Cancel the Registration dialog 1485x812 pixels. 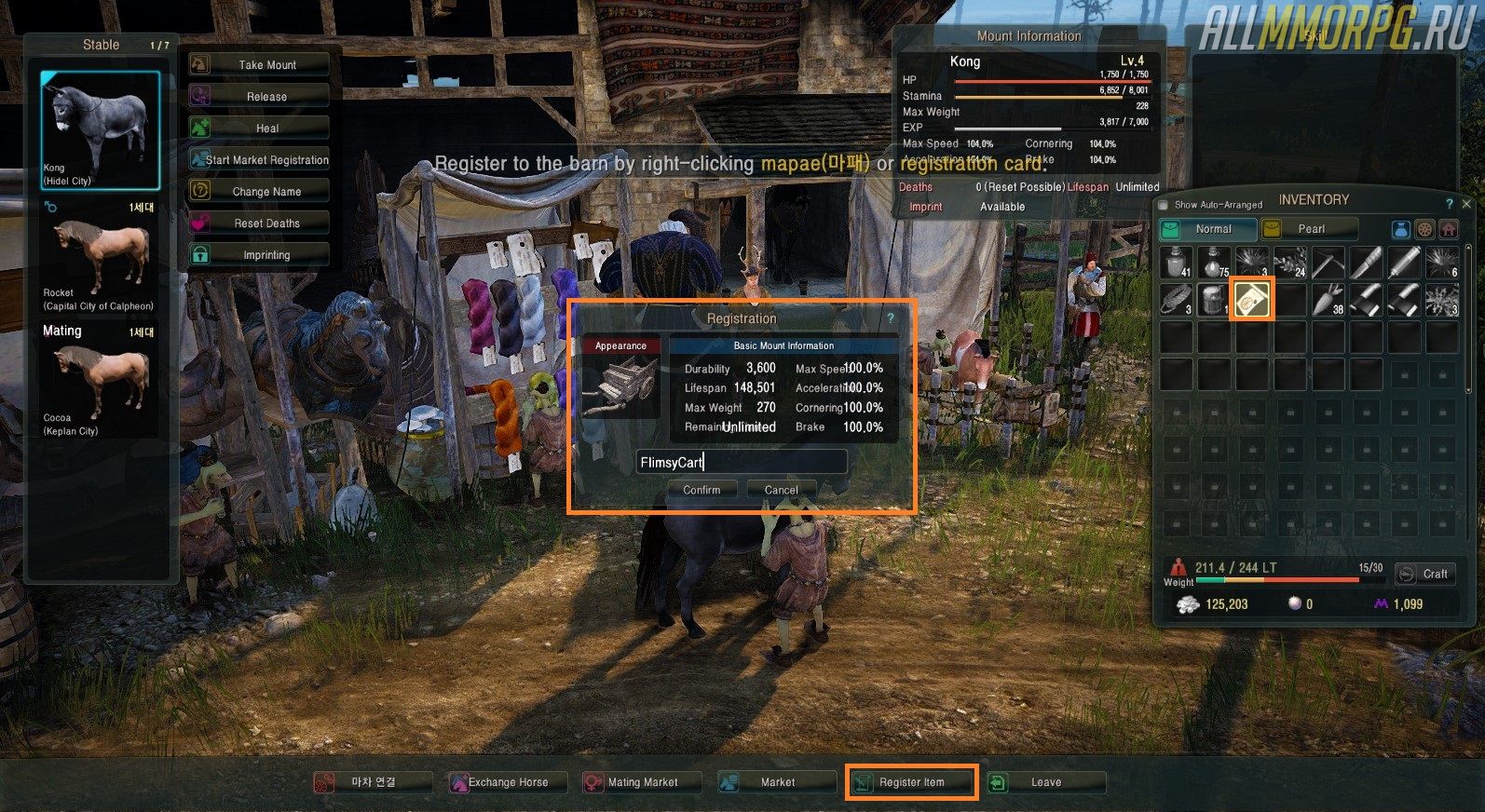click(781, 490)
